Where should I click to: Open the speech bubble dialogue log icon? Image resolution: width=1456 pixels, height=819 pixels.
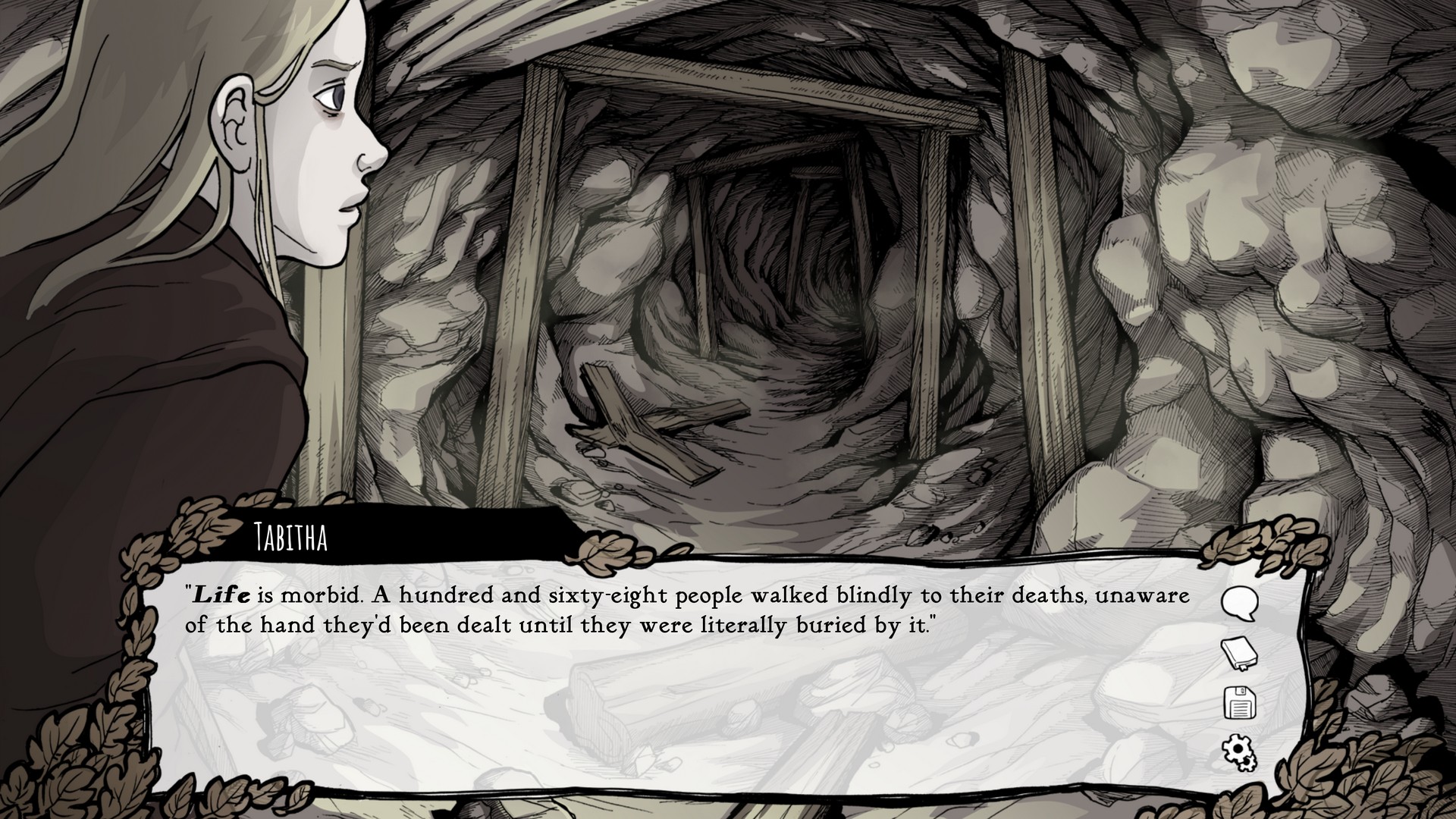[x=1240, y=604]
